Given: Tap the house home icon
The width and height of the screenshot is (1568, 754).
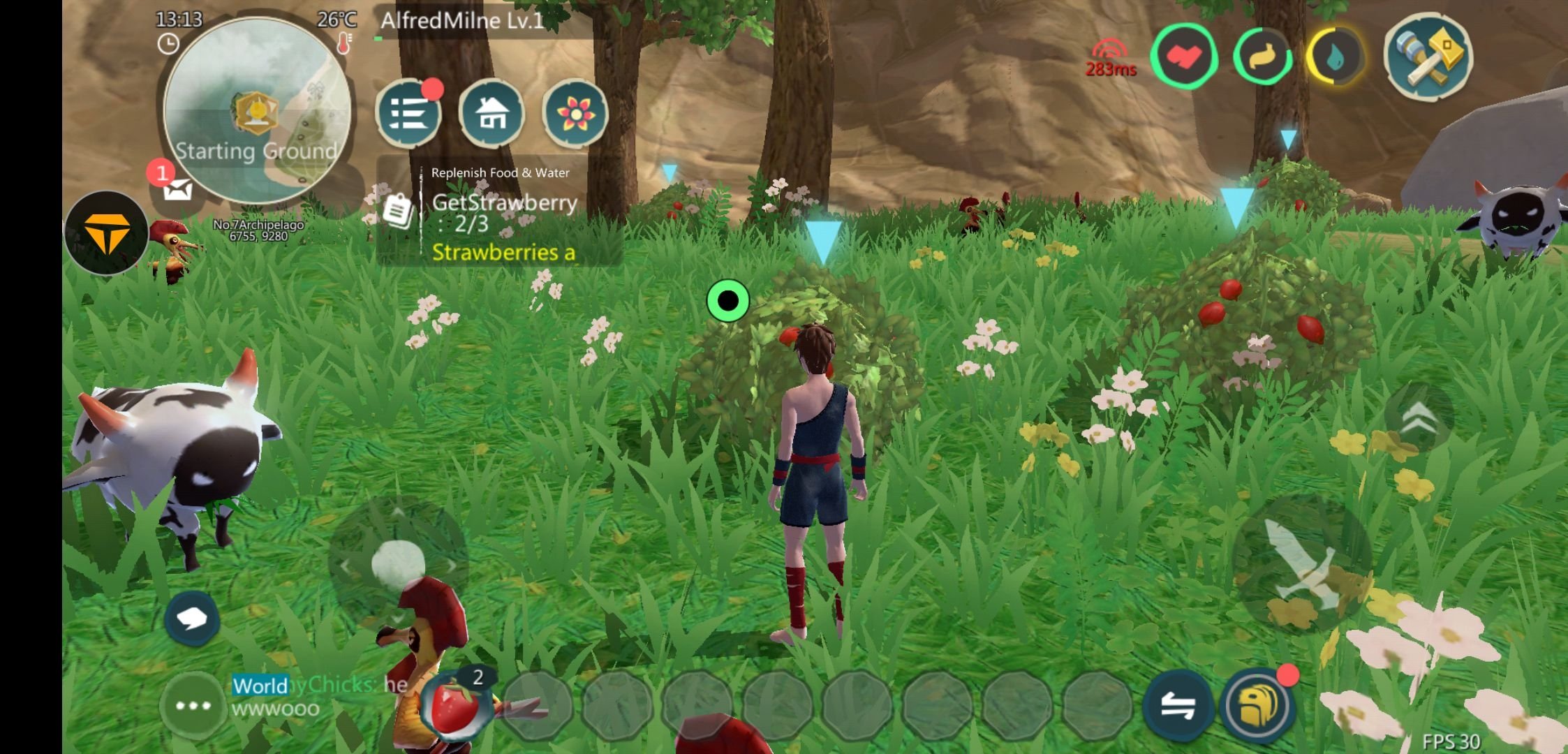Looking at the screenshot, I should (x=491, y=113).
